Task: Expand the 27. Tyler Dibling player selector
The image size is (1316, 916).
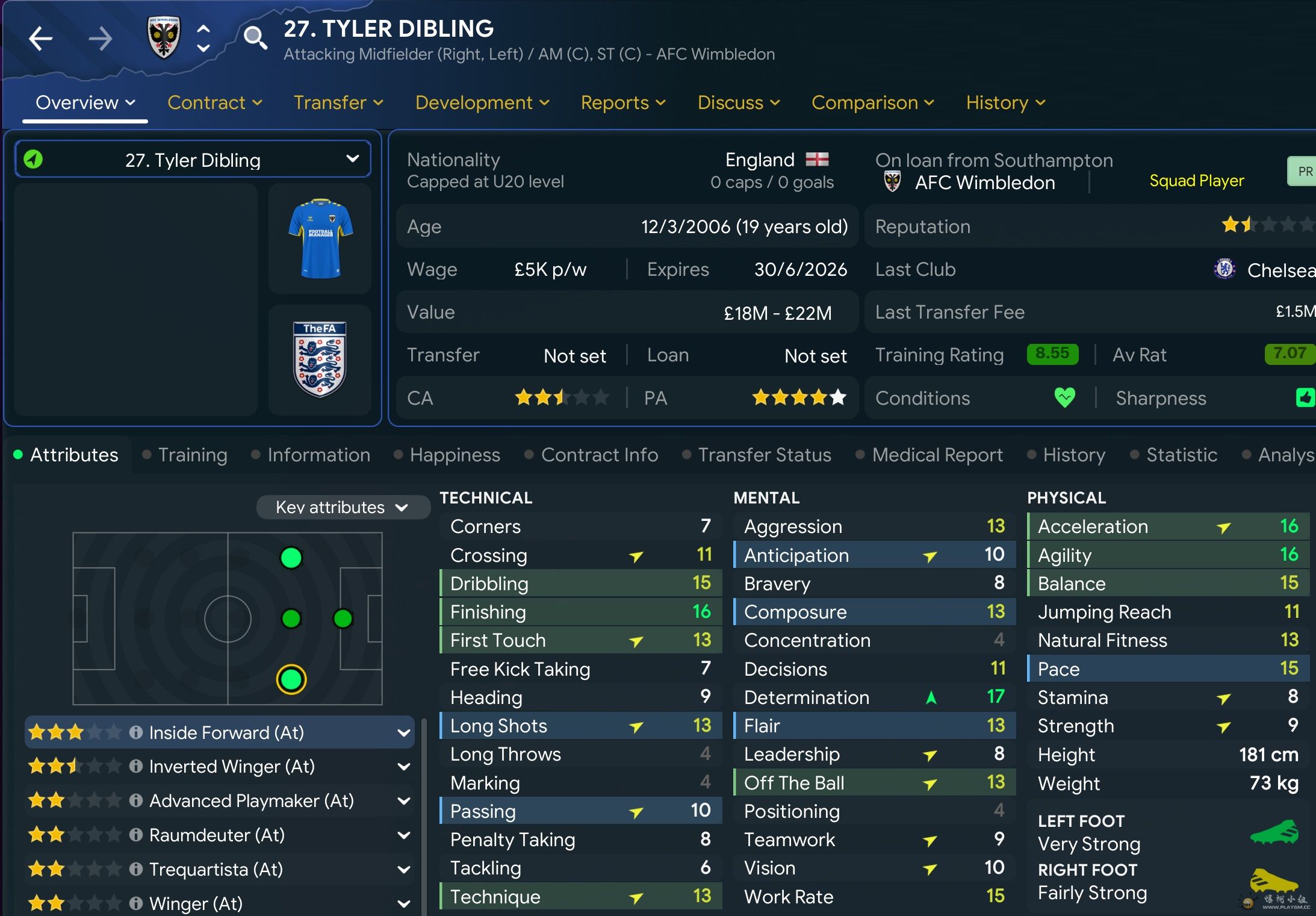Action: tap(193, 160)
